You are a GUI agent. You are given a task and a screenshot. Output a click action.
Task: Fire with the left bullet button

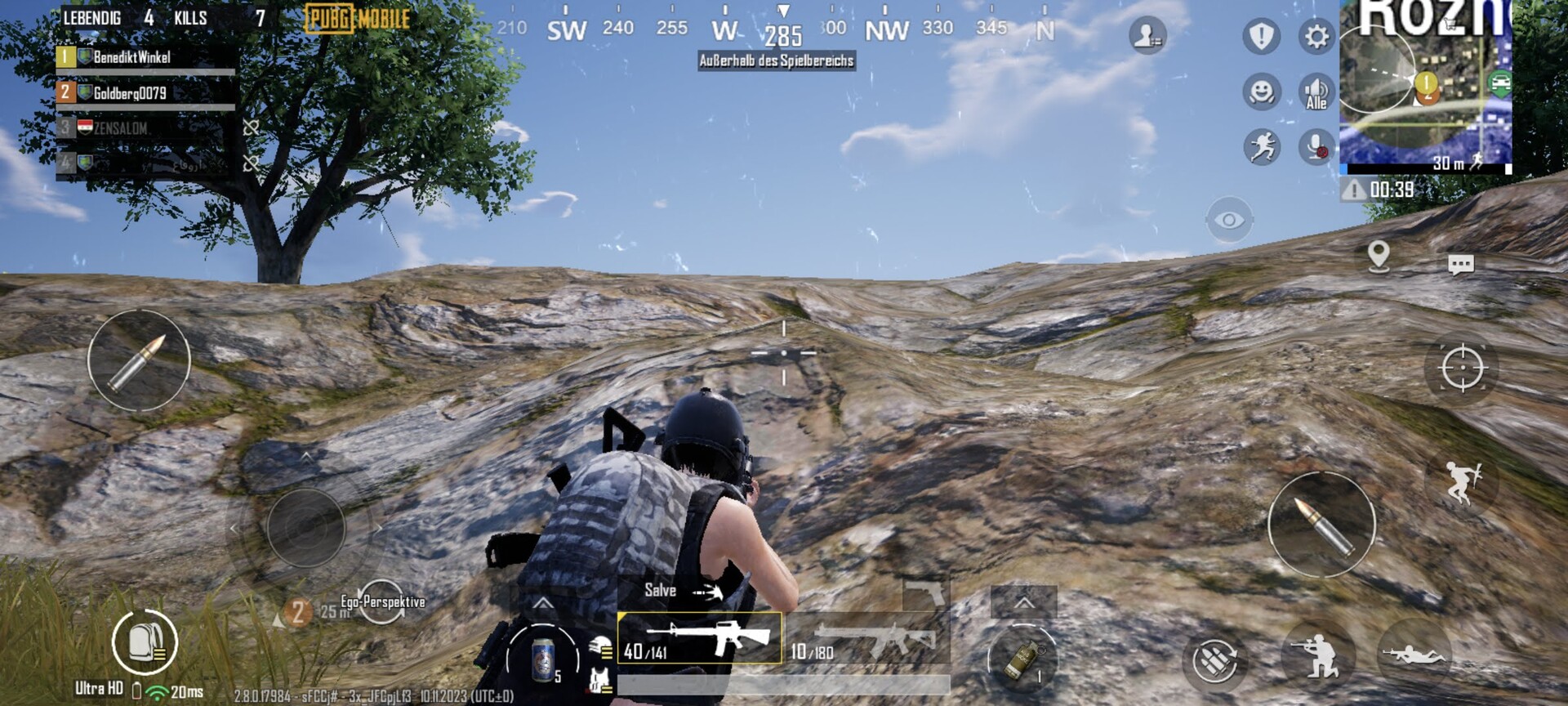[139, 360]
